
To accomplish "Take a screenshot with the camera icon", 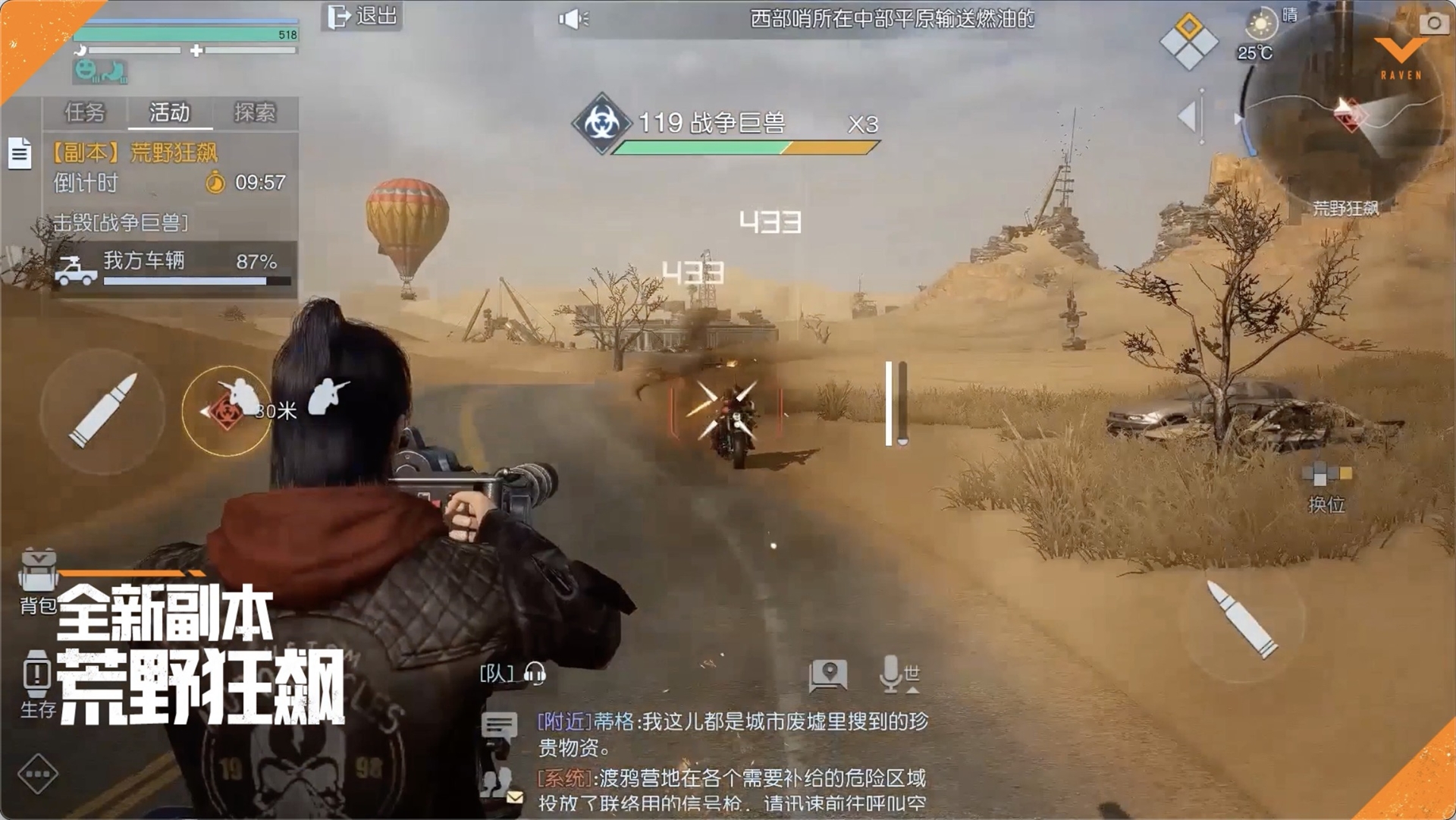I will 1433,24.
